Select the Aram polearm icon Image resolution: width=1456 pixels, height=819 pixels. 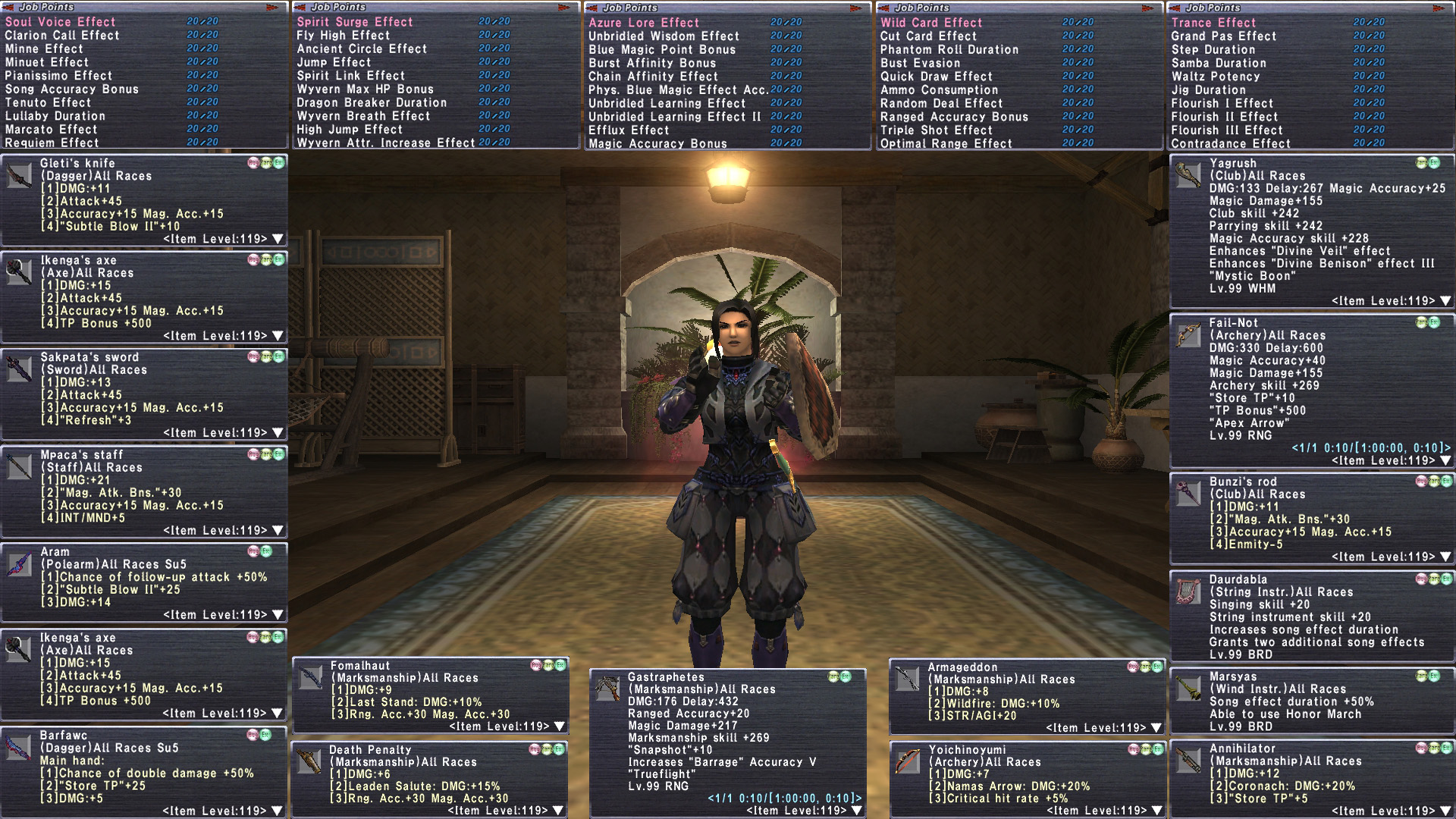coord(19,564)
